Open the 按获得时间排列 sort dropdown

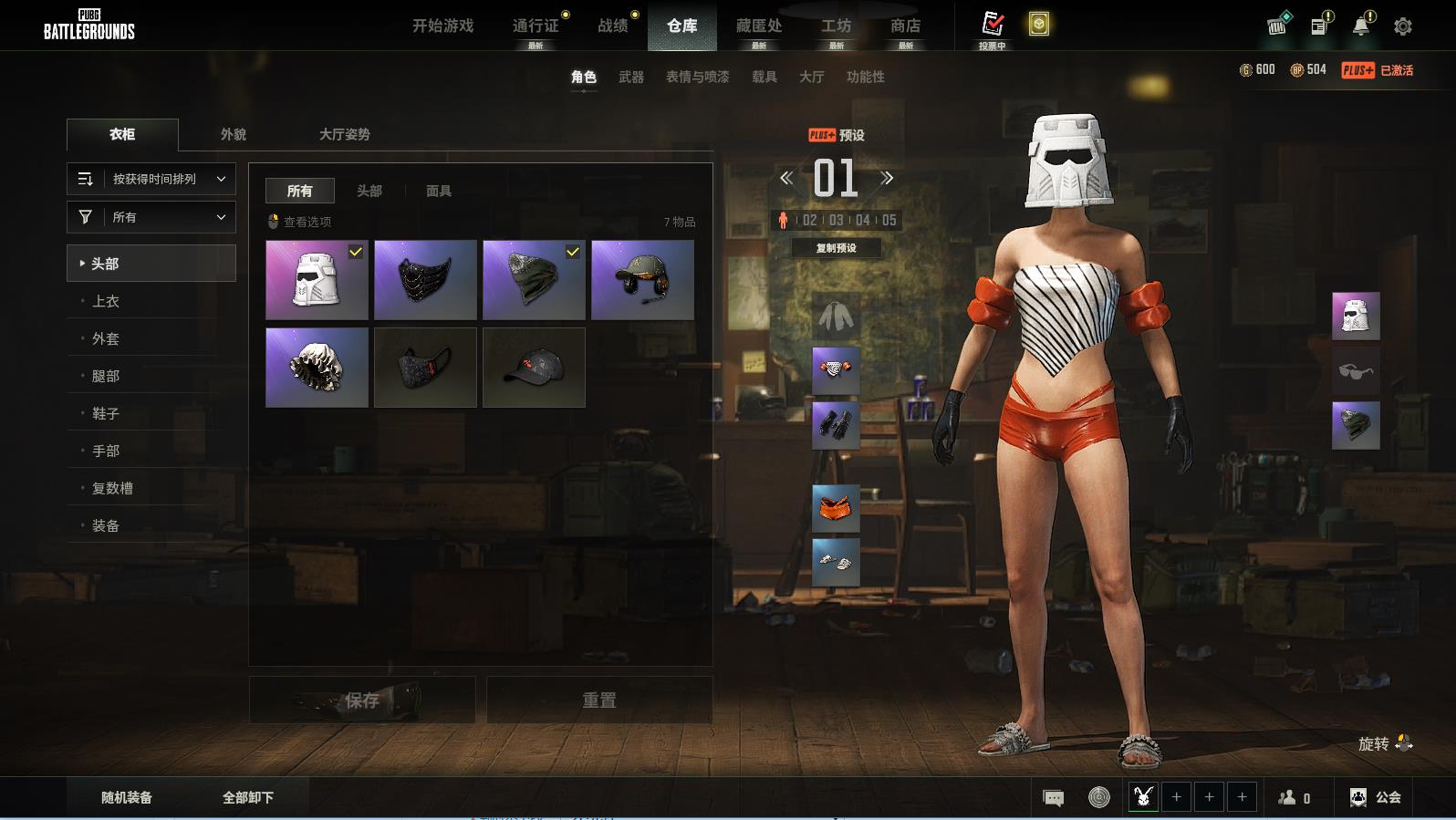tap(151, 179)
